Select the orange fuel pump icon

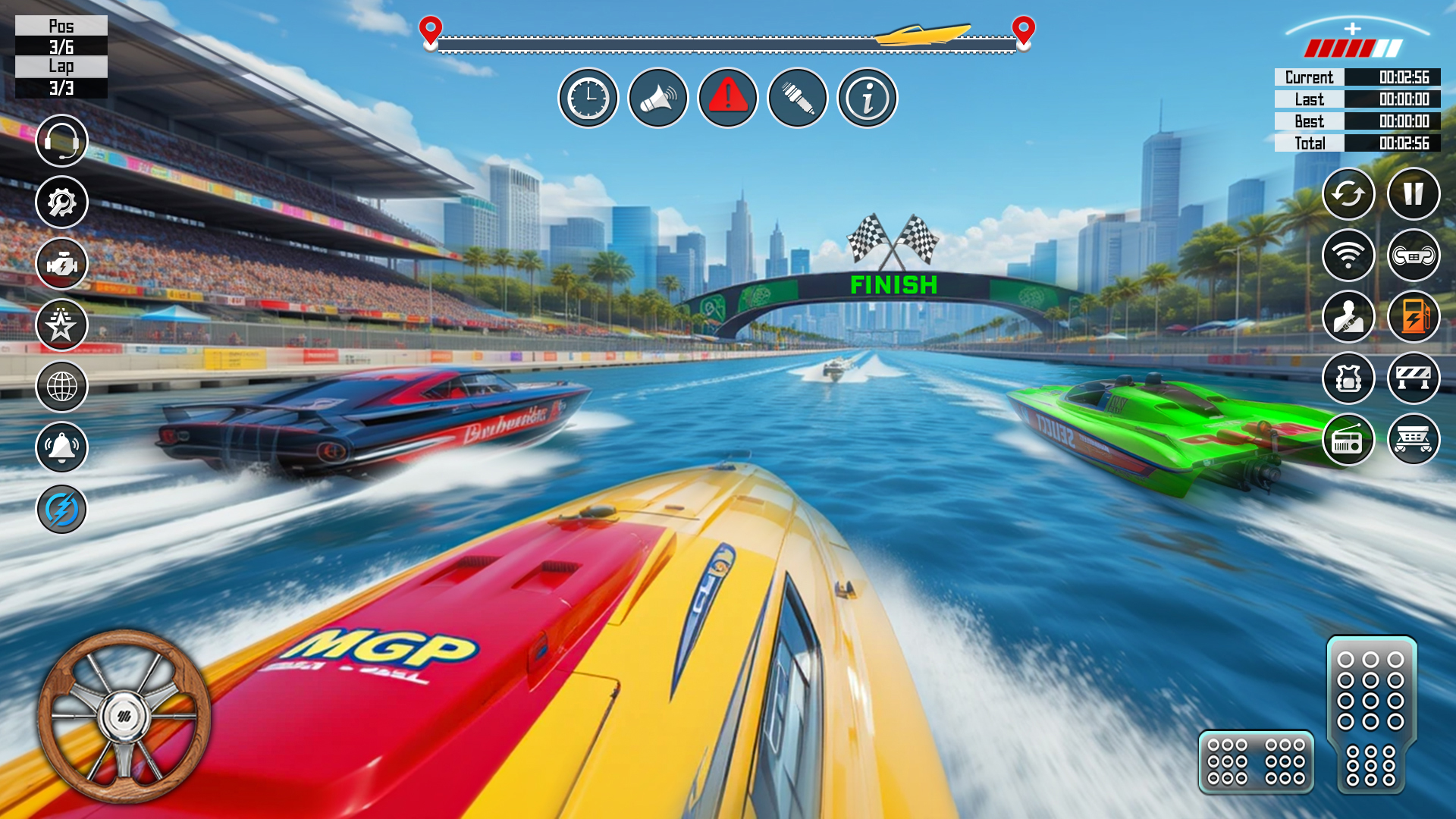(x=1414, y=317)
